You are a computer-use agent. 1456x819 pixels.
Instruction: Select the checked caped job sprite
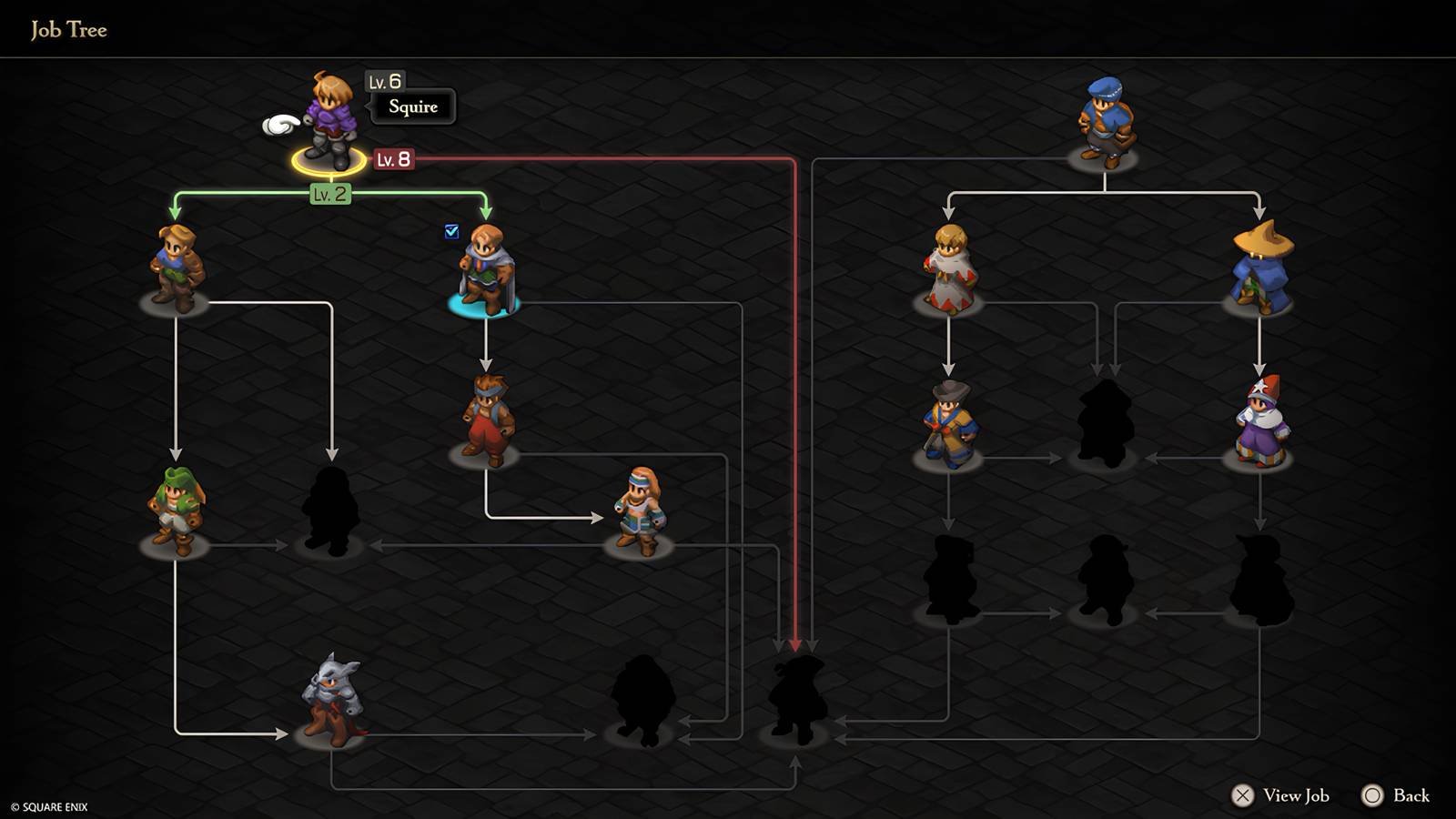(487, 268)
